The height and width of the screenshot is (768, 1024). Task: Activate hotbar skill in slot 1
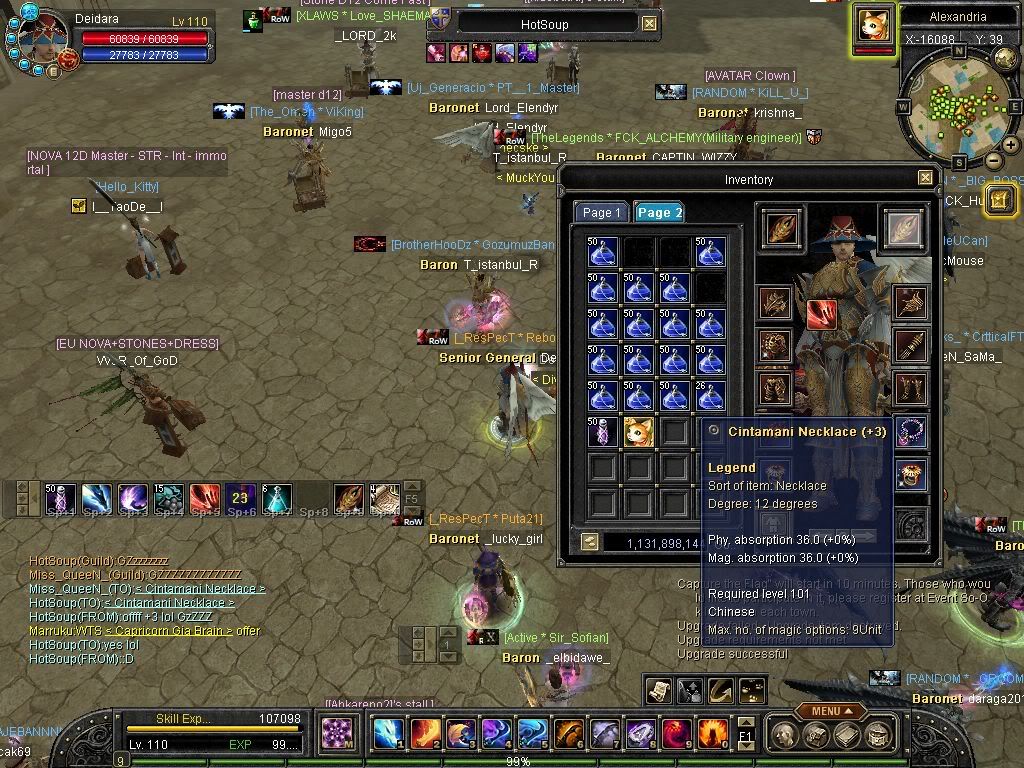click(388, 733)
